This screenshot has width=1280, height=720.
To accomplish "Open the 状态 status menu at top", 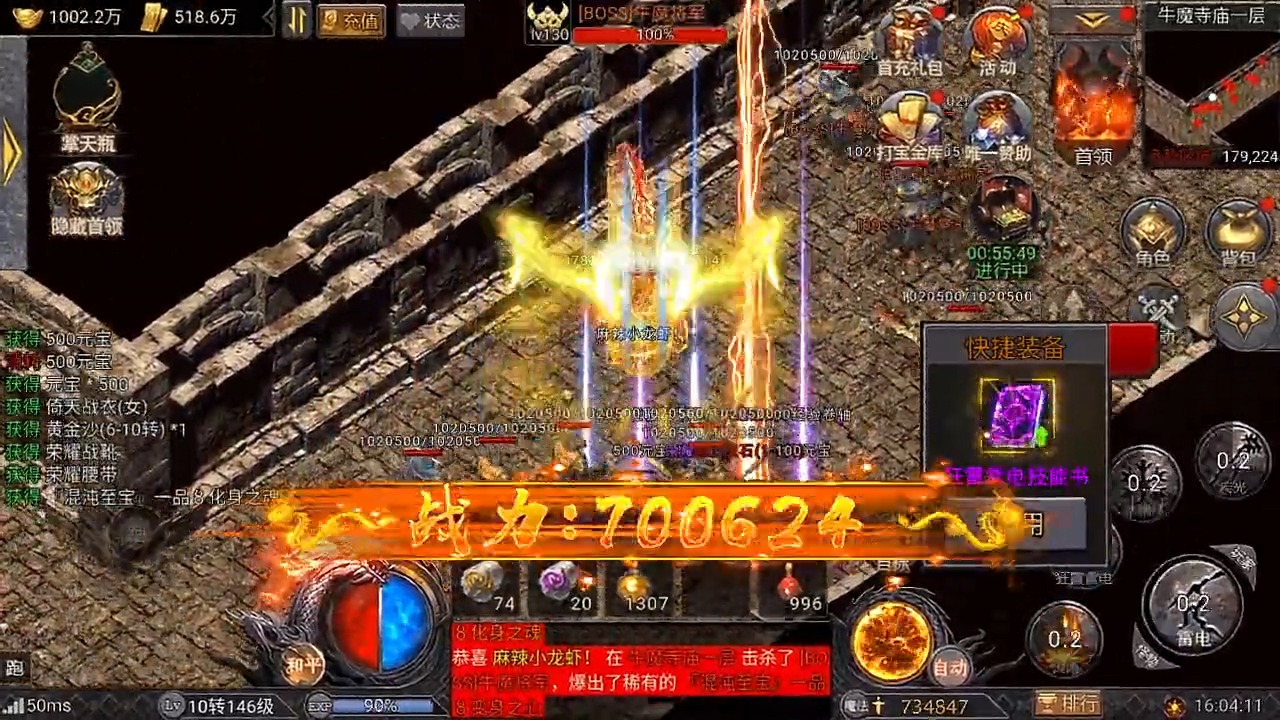I will (430, 21).
